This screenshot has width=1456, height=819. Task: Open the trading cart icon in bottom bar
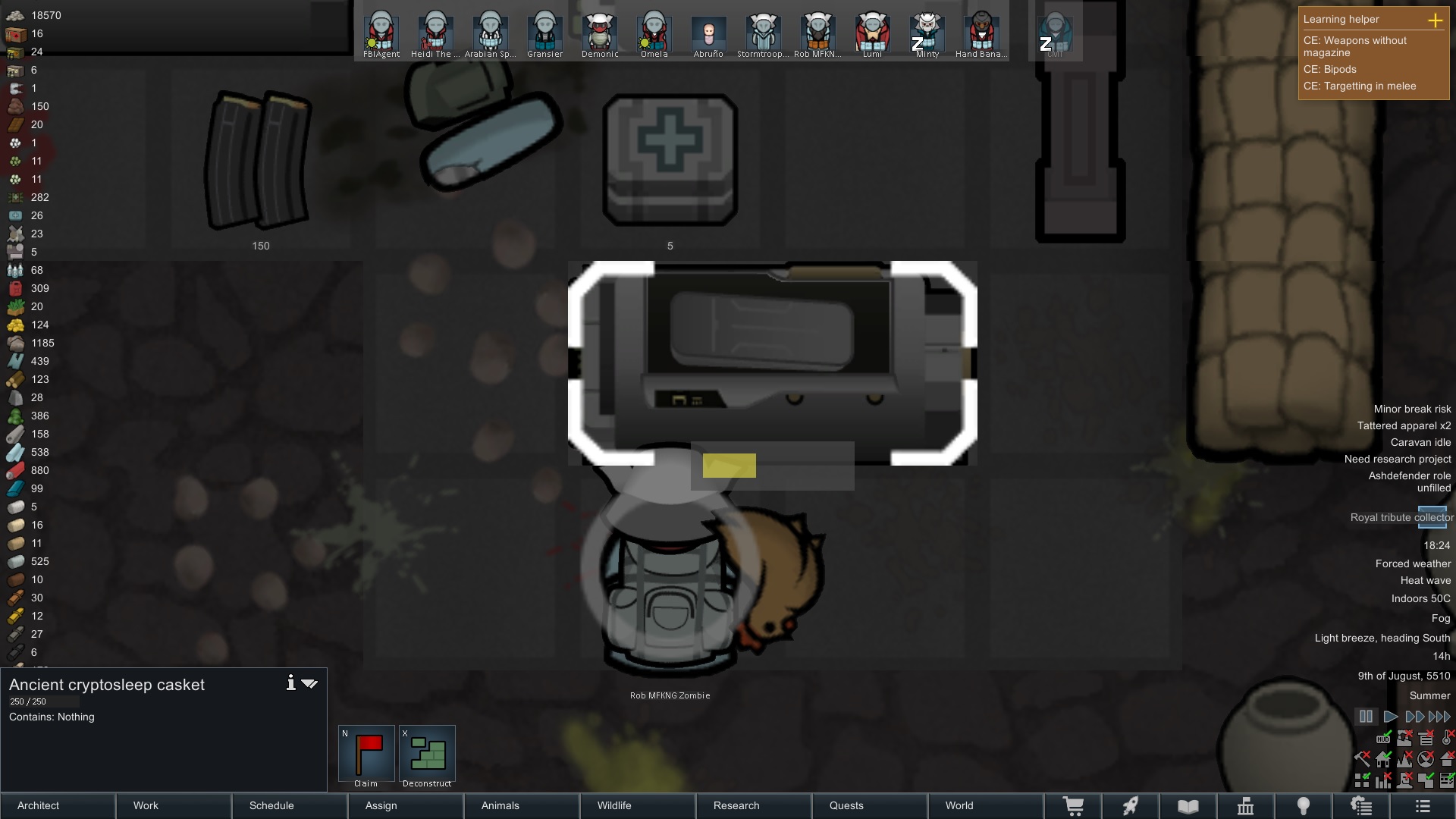pos(1074,806)
